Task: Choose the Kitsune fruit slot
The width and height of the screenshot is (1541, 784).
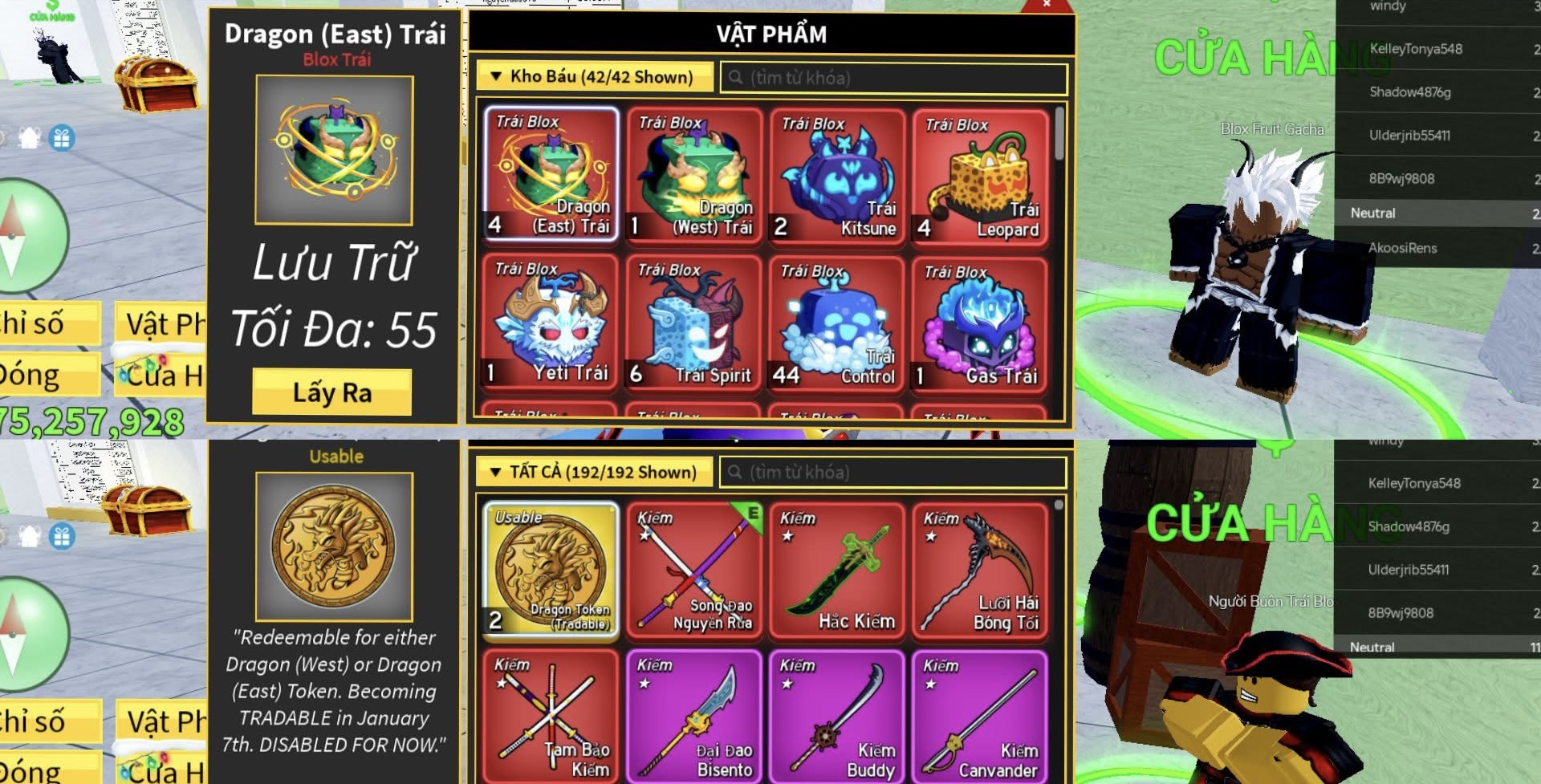Action: [x=837, y=175]
